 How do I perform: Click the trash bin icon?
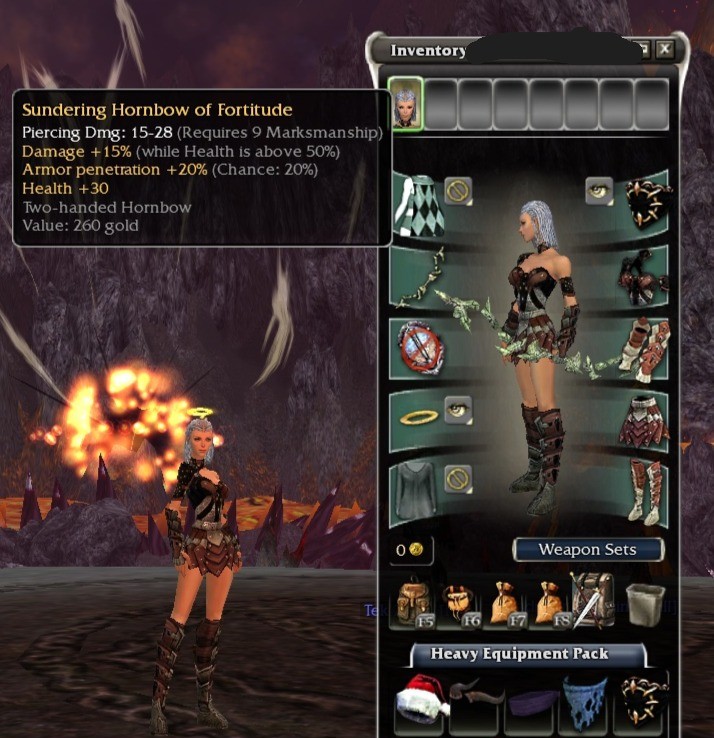pyautogui.click(x=645, y=603)
